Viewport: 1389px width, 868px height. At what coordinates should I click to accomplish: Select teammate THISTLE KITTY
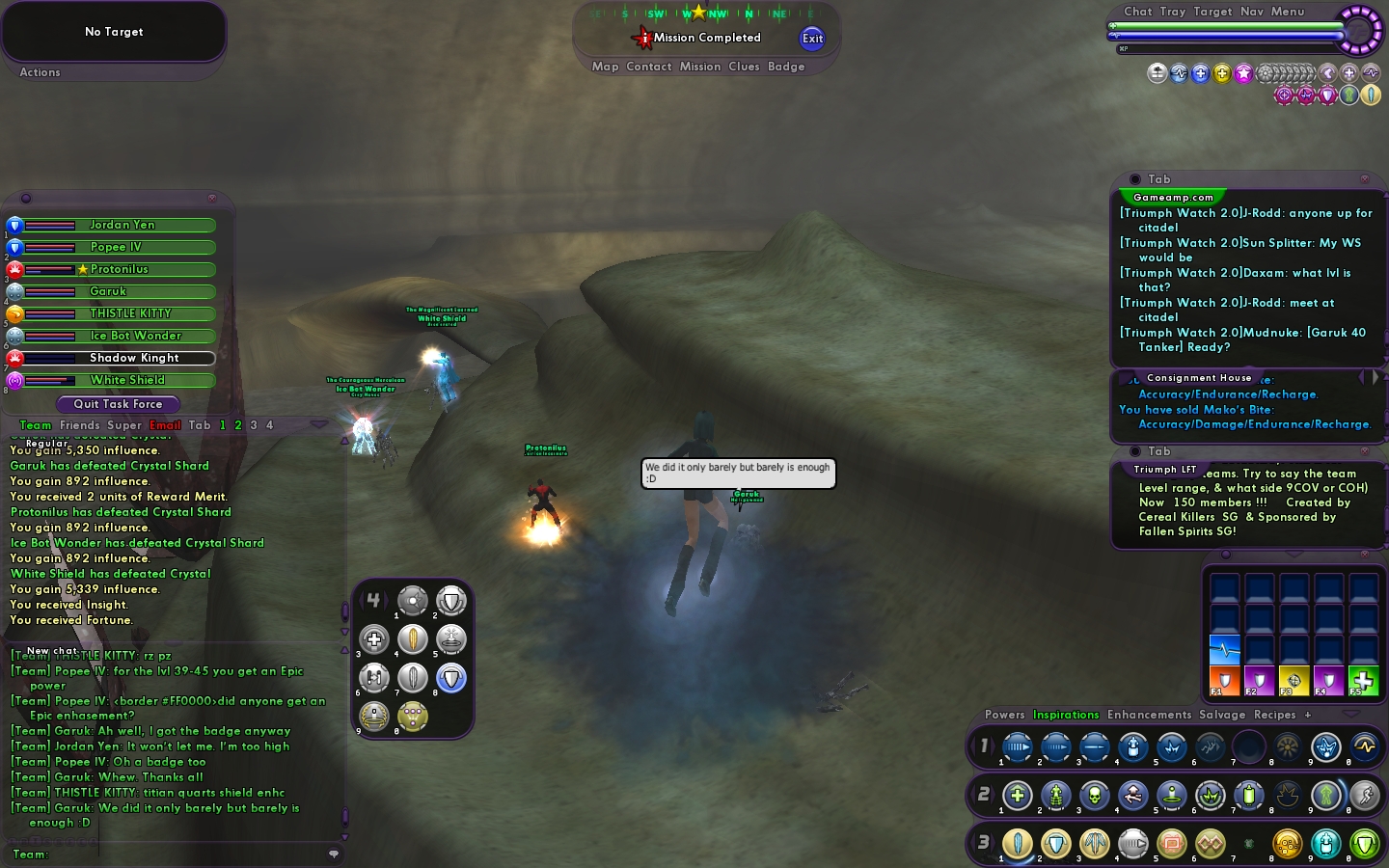(129, 313)
